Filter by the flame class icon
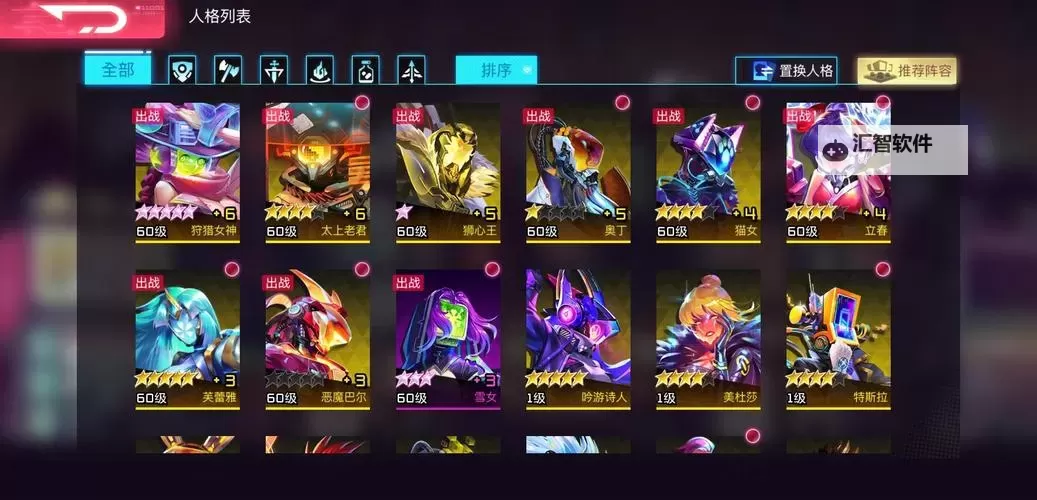Screen dimensions: 1037x500 click(x=319, y=70)
